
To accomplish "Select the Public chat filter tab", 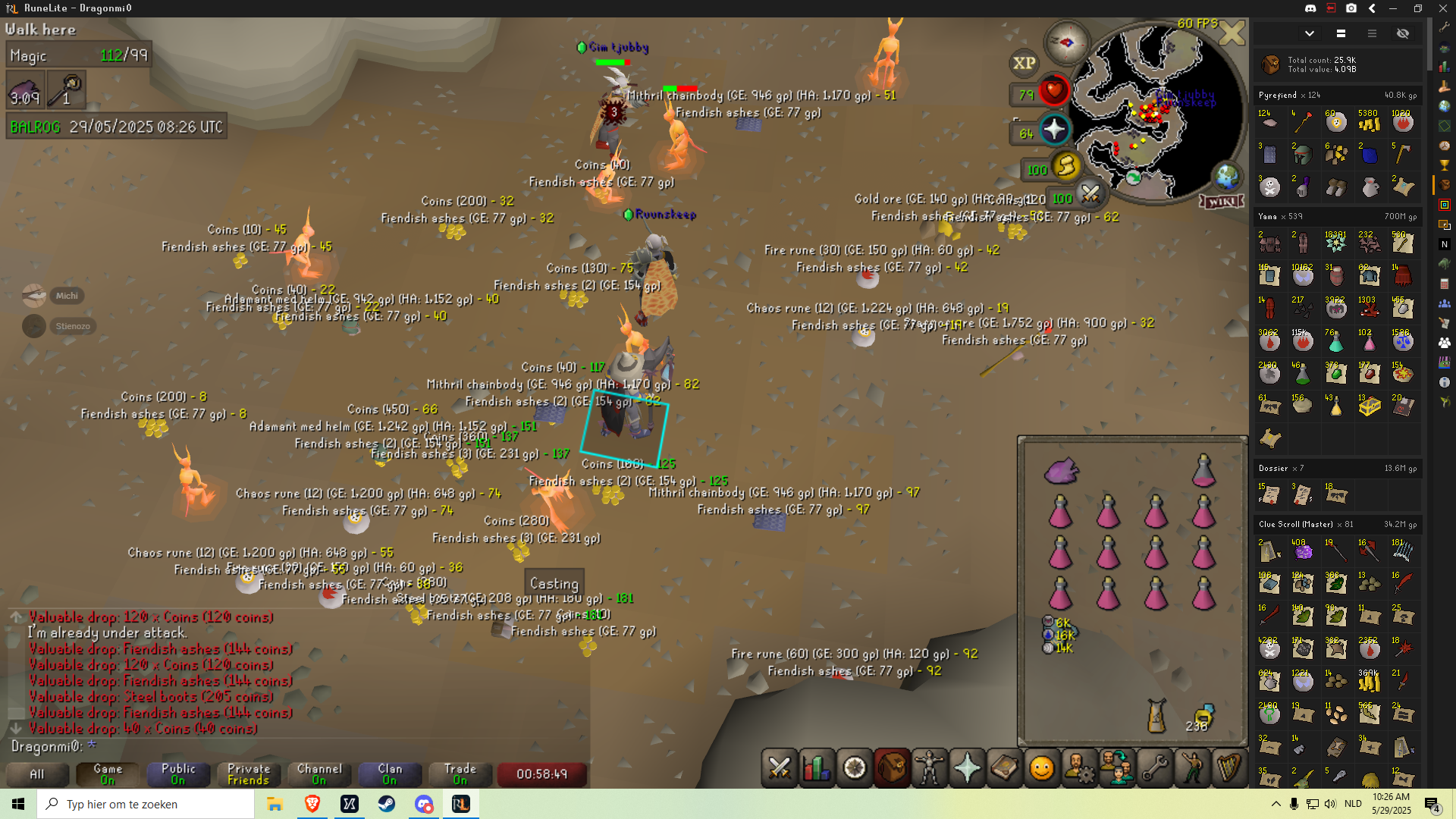I will (x=178, y=774).
